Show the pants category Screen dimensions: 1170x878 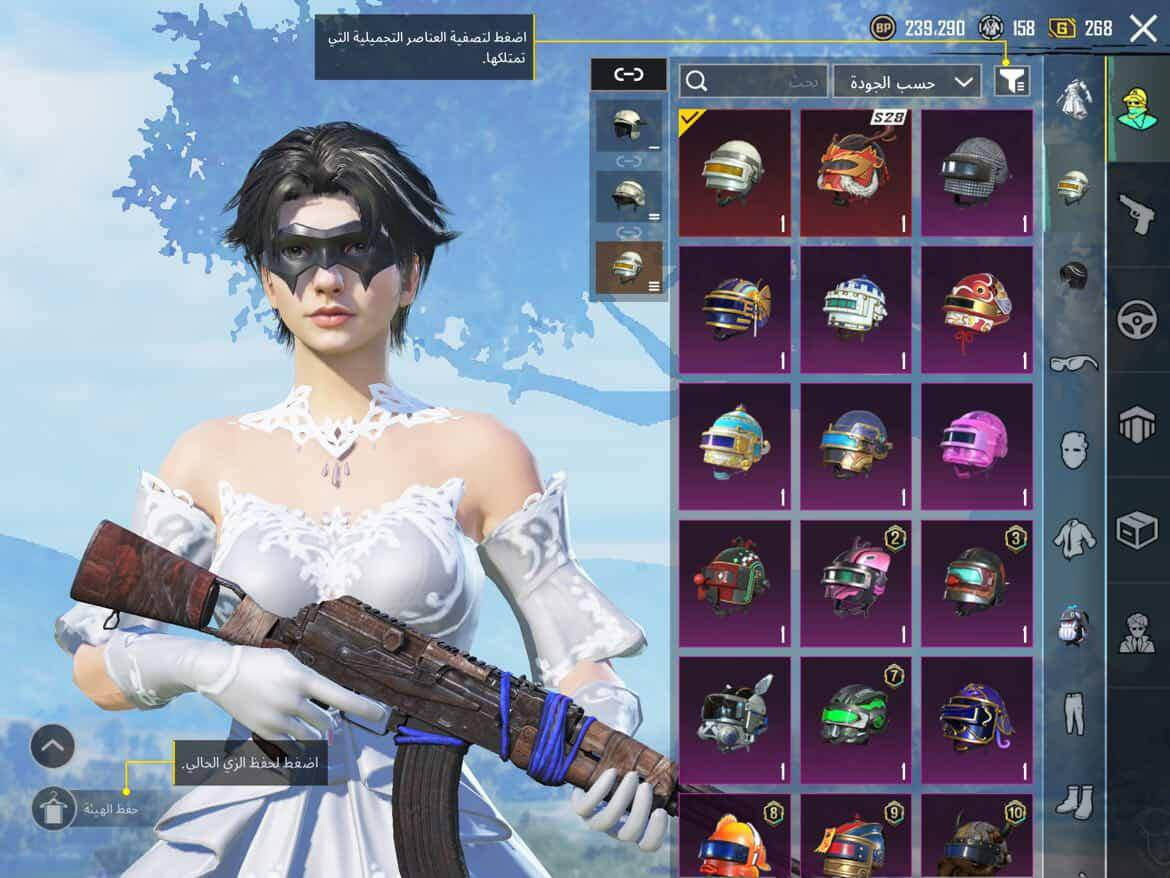[1074, 713]
